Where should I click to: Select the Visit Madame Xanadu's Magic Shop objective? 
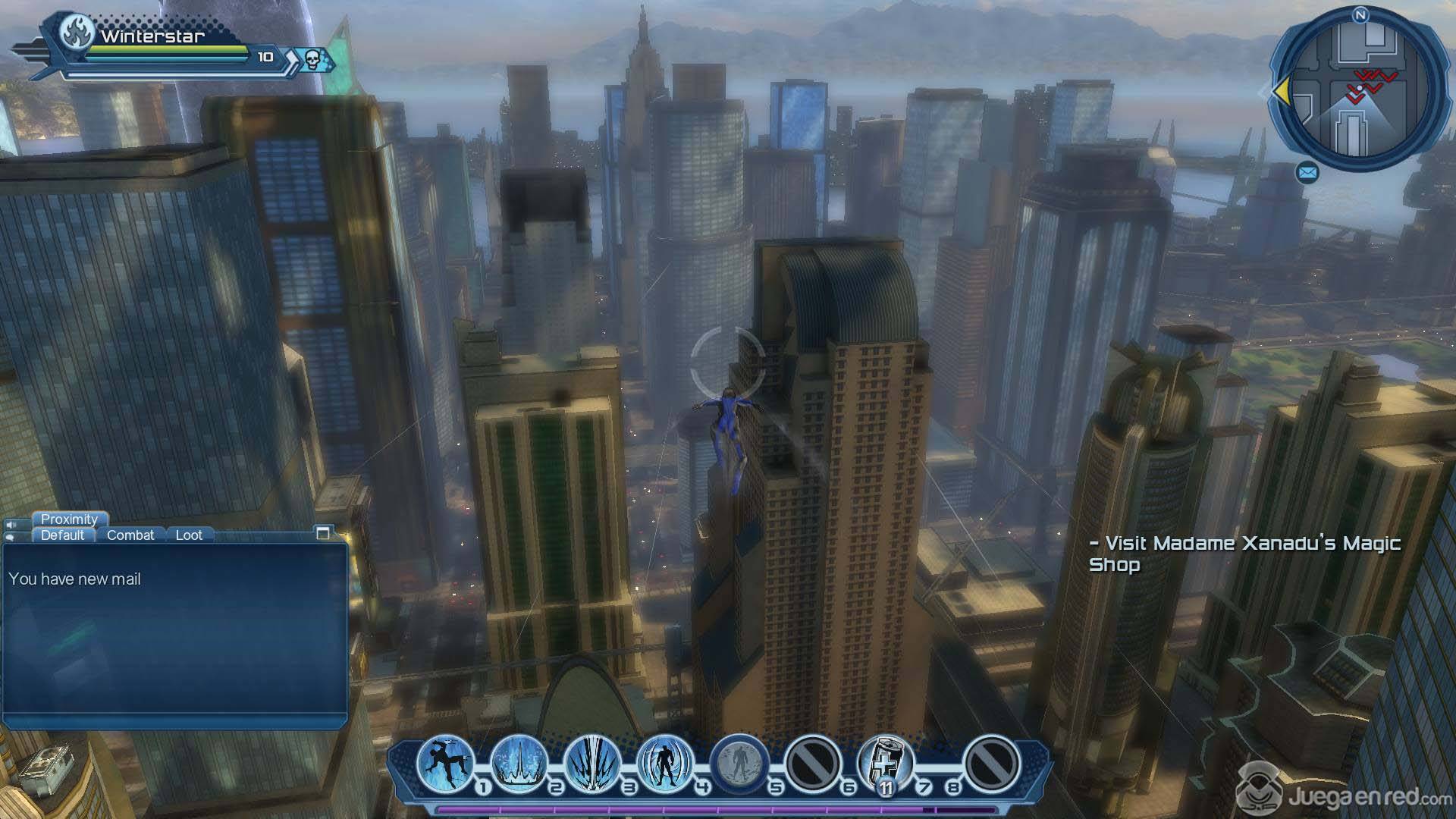tap(1244, 554)
